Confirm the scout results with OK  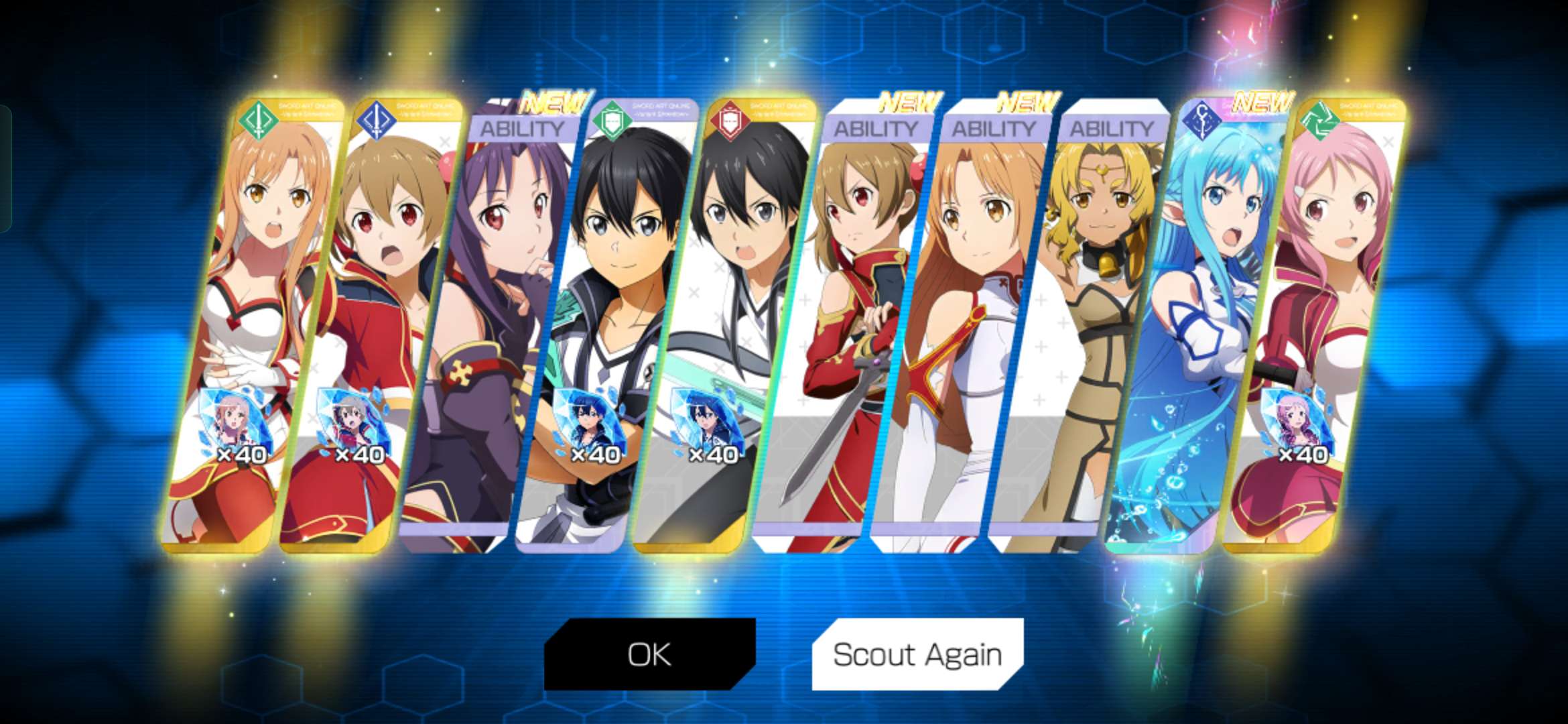tap(649, 654)
